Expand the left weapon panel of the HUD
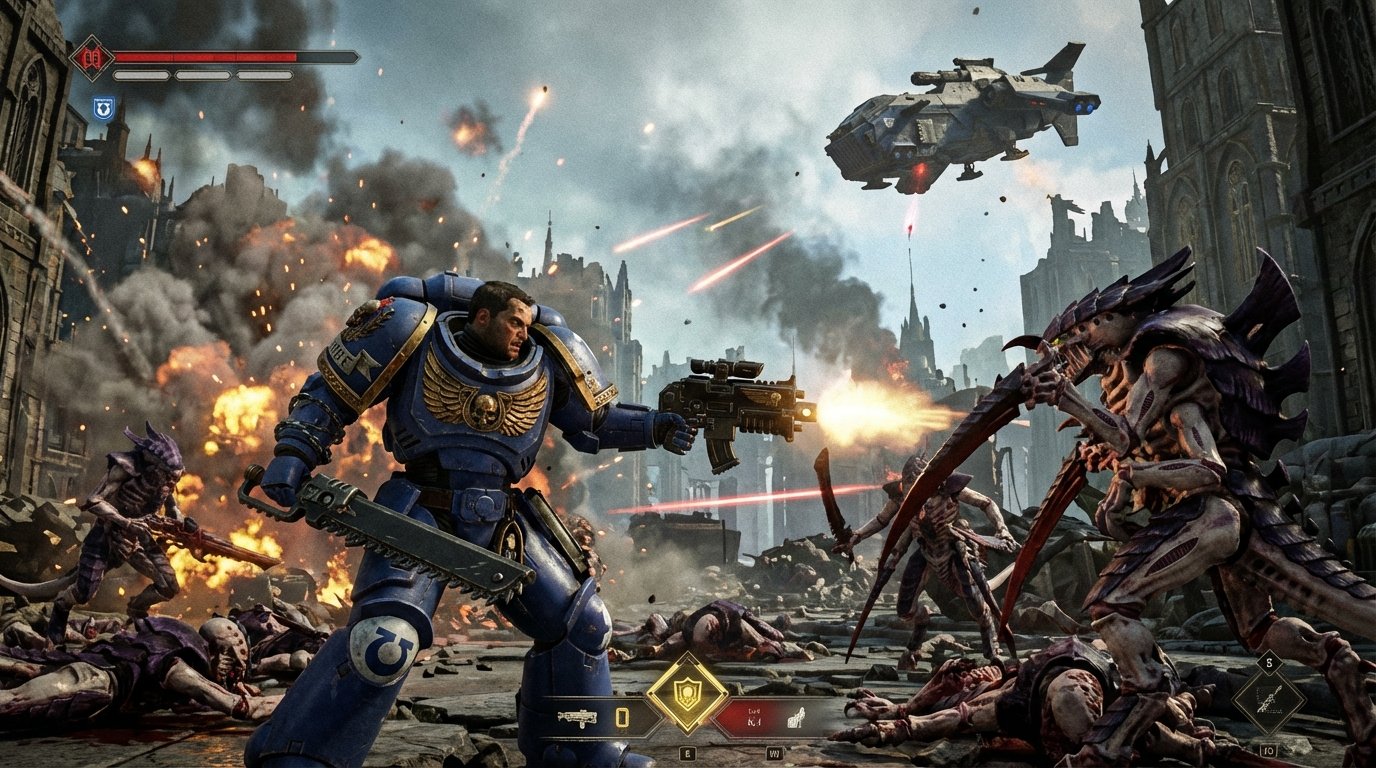The width and height of the screenshot is (1376, 768). pyautogui.click(x=600, y=716)
